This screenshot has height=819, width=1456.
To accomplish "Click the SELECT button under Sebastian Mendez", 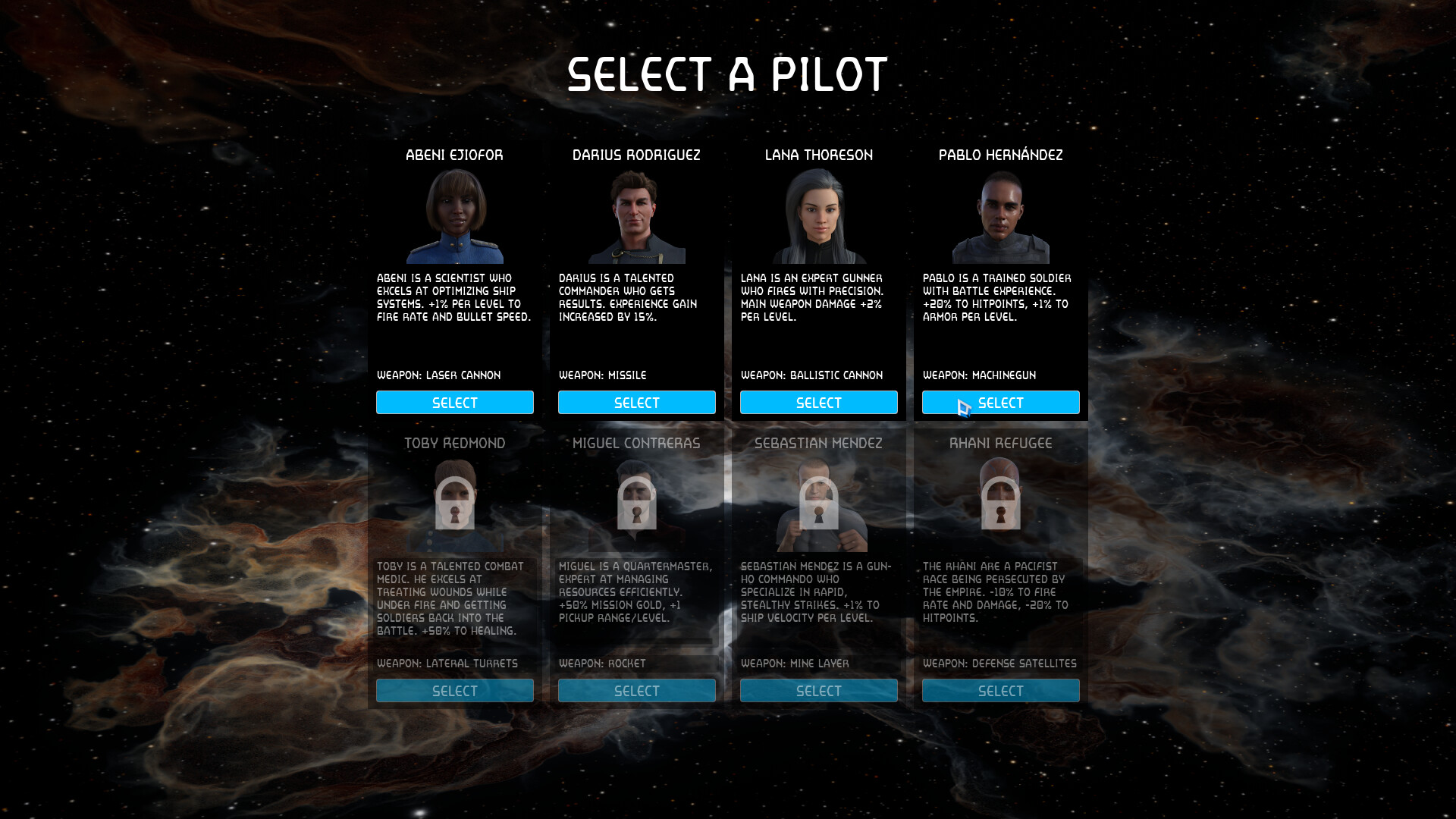I will coord(818,690).
